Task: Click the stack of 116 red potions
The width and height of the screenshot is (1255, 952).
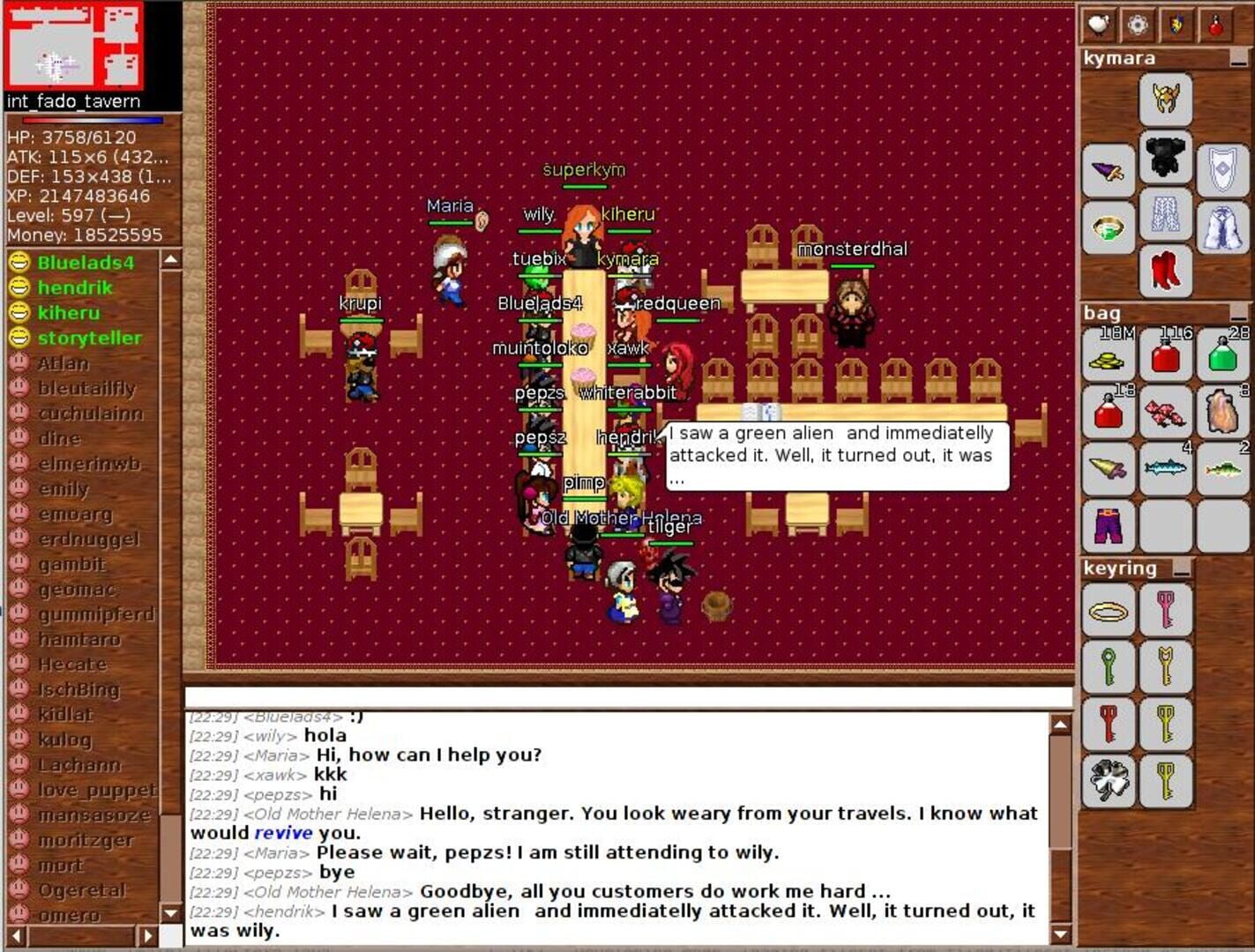Action: (x=1166, y=354)
